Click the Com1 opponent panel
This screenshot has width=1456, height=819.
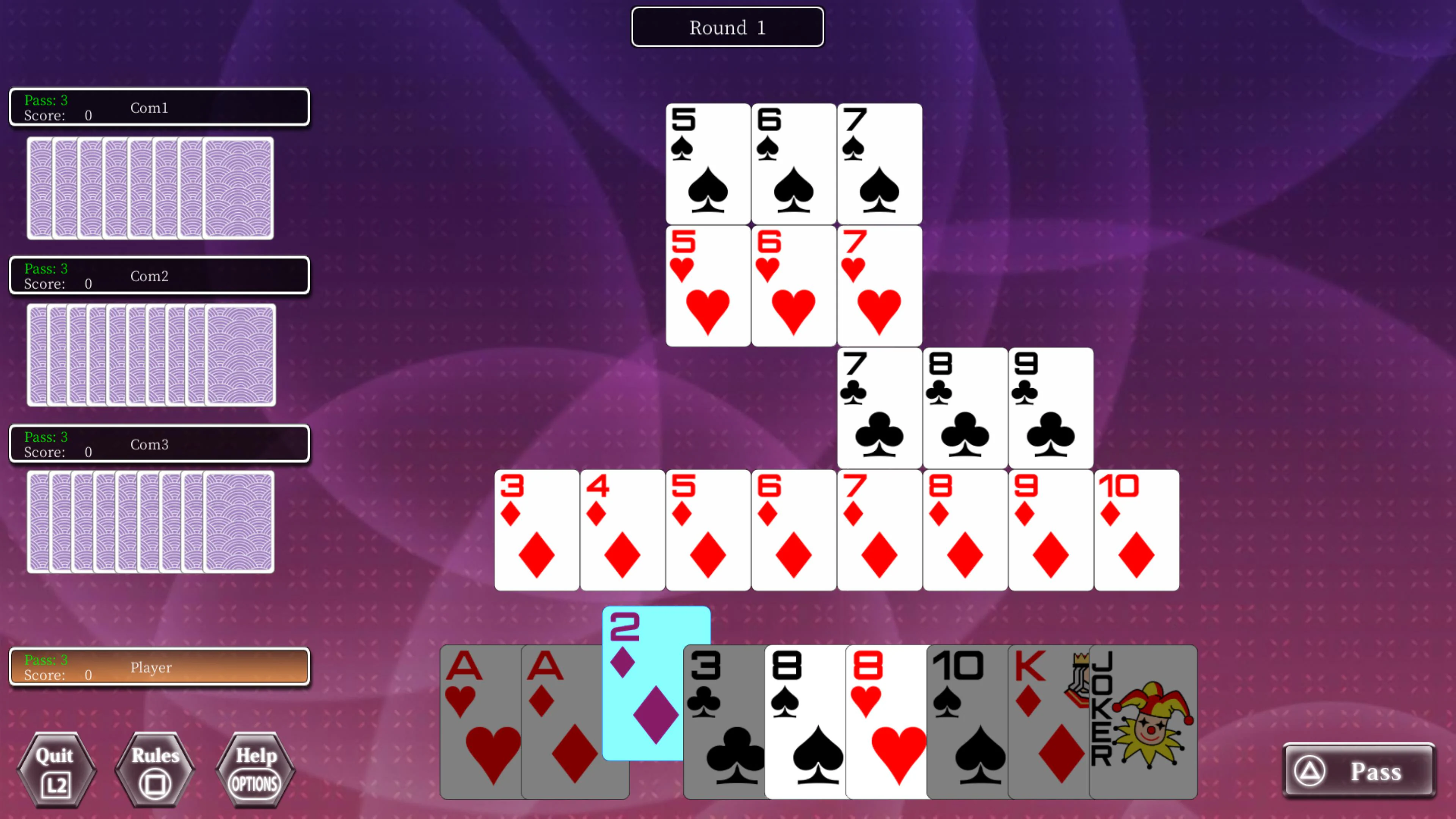(159, 107)
